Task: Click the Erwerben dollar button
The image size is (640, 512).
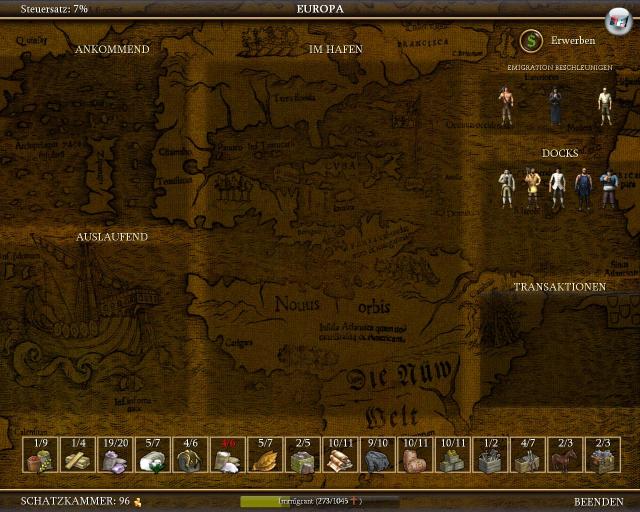Action: pos(531,41)
